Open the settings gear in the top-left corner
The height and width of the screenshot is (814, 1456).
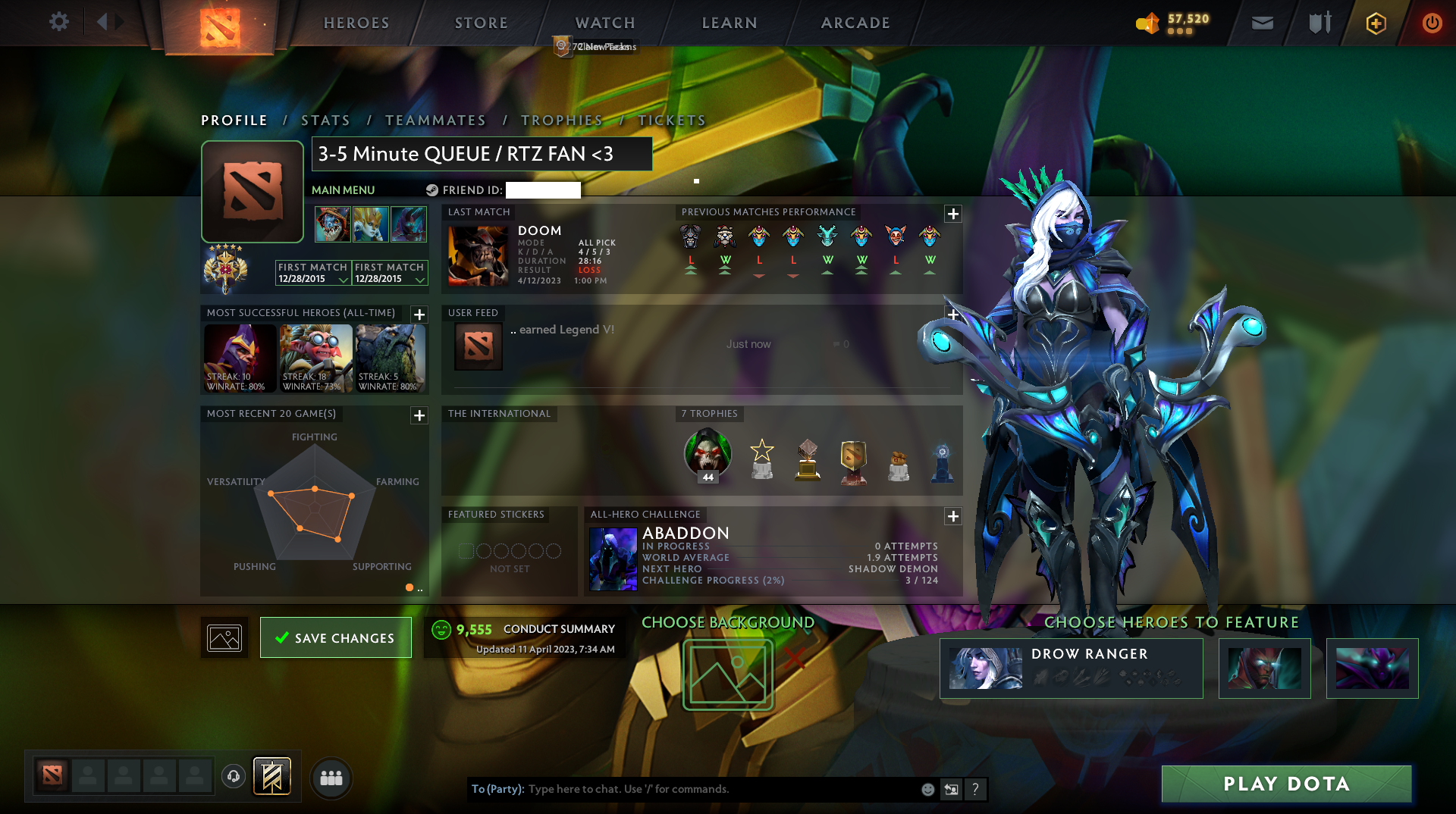(x=59, y=22)
